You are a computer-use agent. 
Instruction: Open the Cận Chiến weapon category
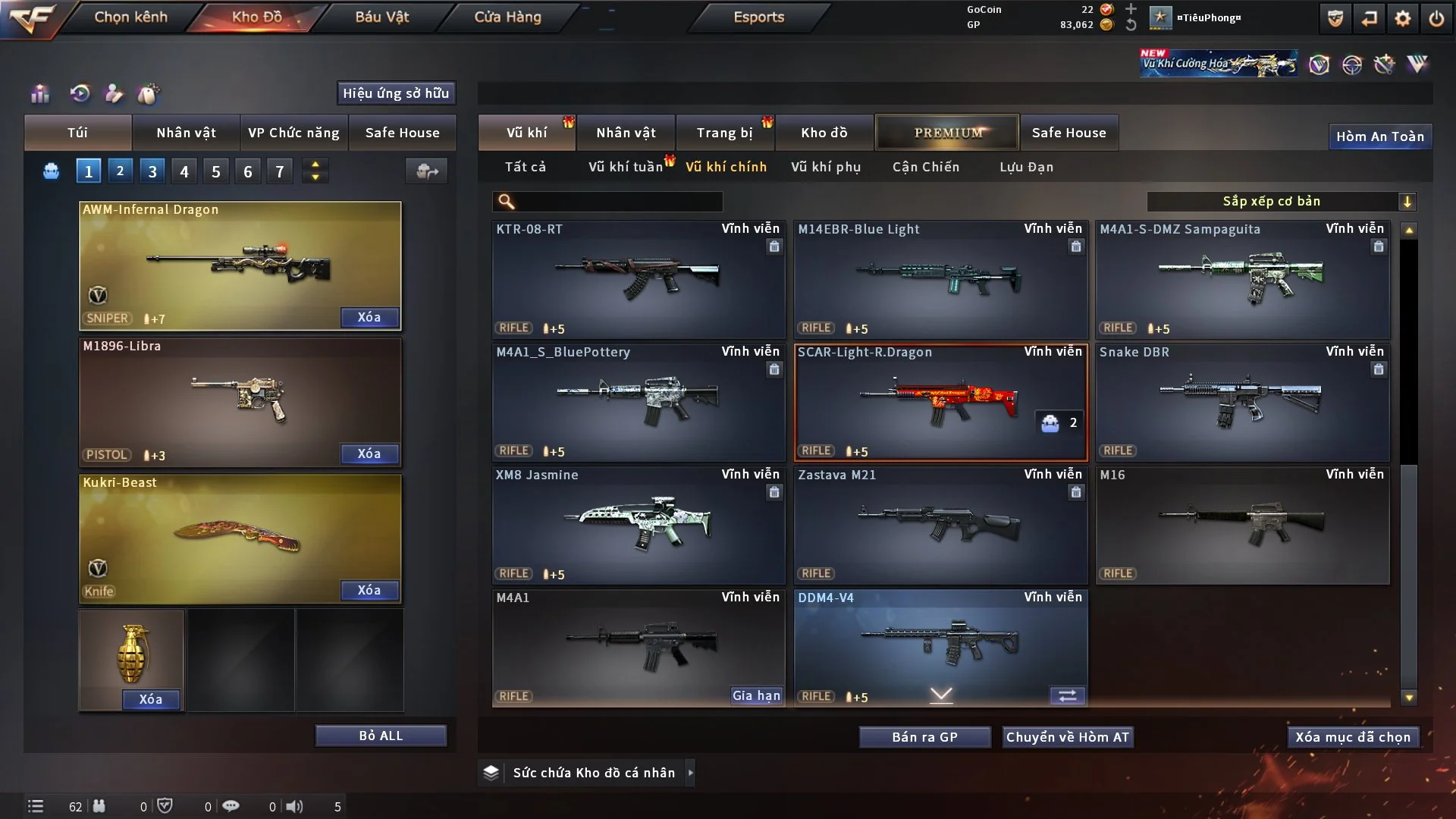(926, 167)
